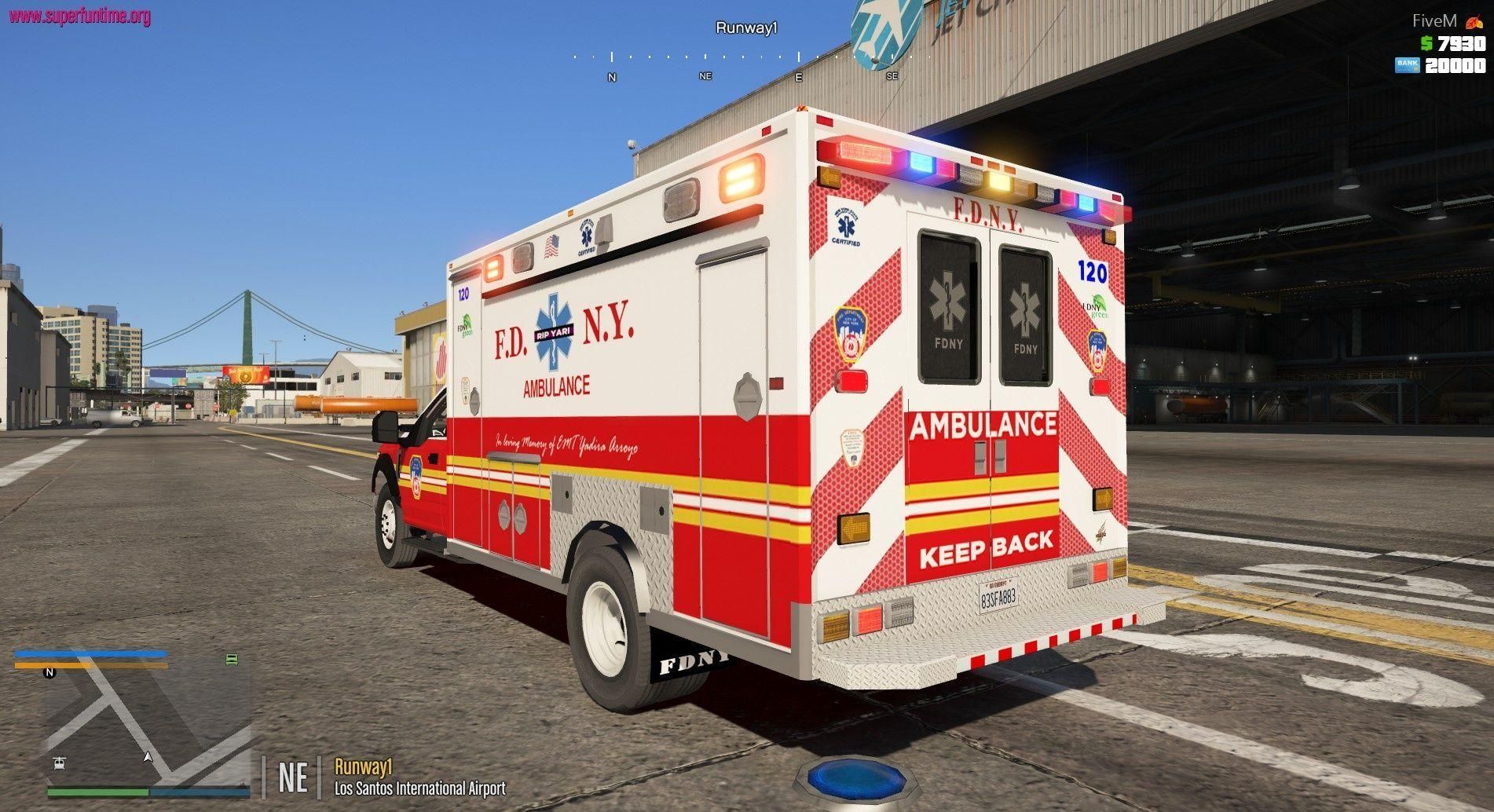Viewport: 1494px width, 812px height.
Task: Expand the NE heading indicator
Action: point(291,776)
